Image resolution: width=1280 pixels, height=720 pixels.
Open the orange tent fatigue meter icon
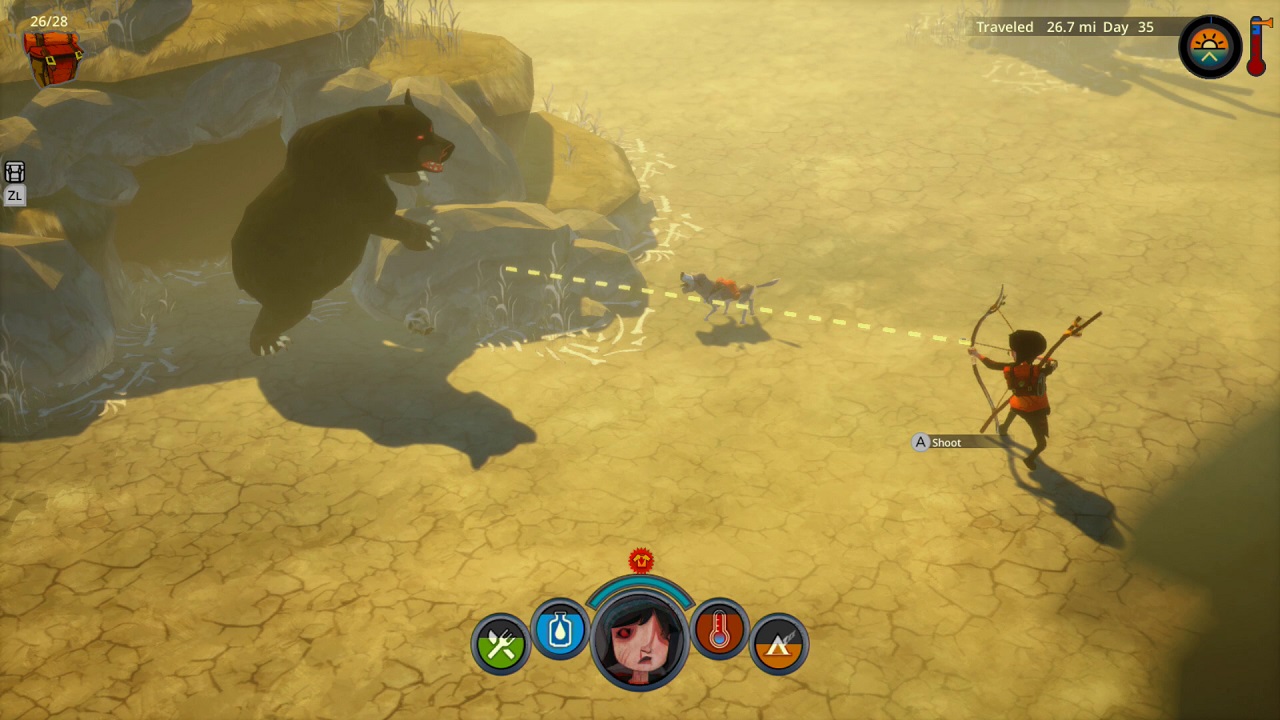click(x=779, y=644)
